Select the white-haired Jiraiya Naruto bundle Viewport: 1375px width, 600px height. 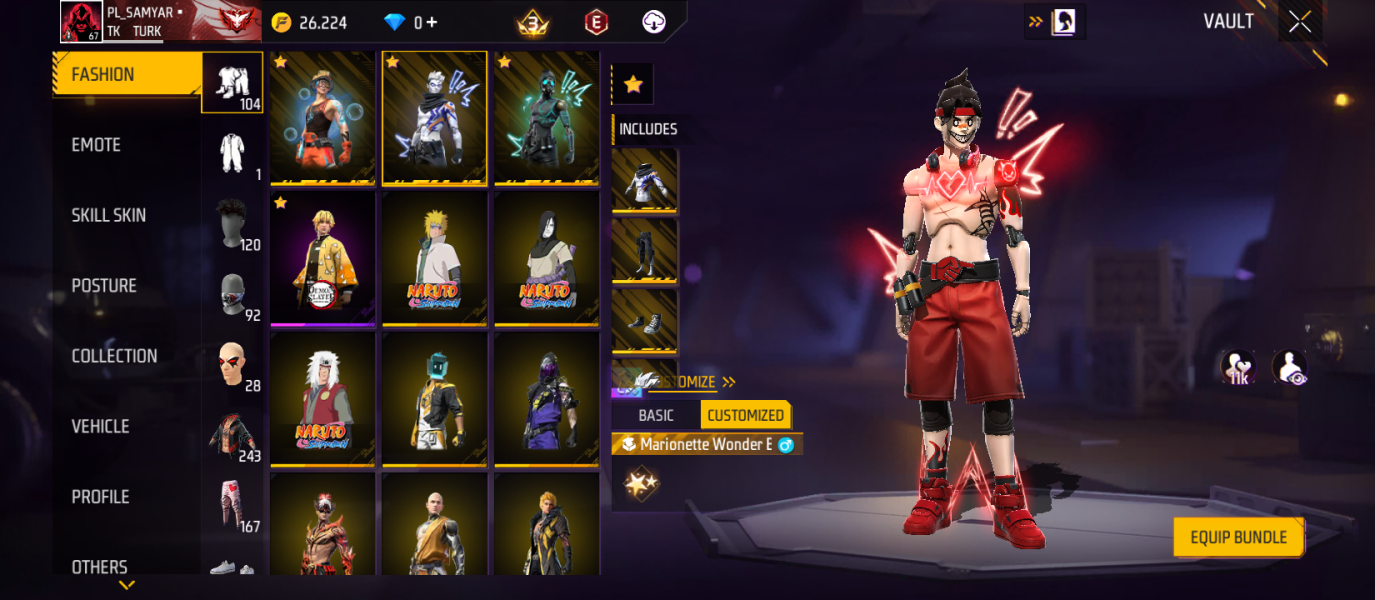point(322,398)
